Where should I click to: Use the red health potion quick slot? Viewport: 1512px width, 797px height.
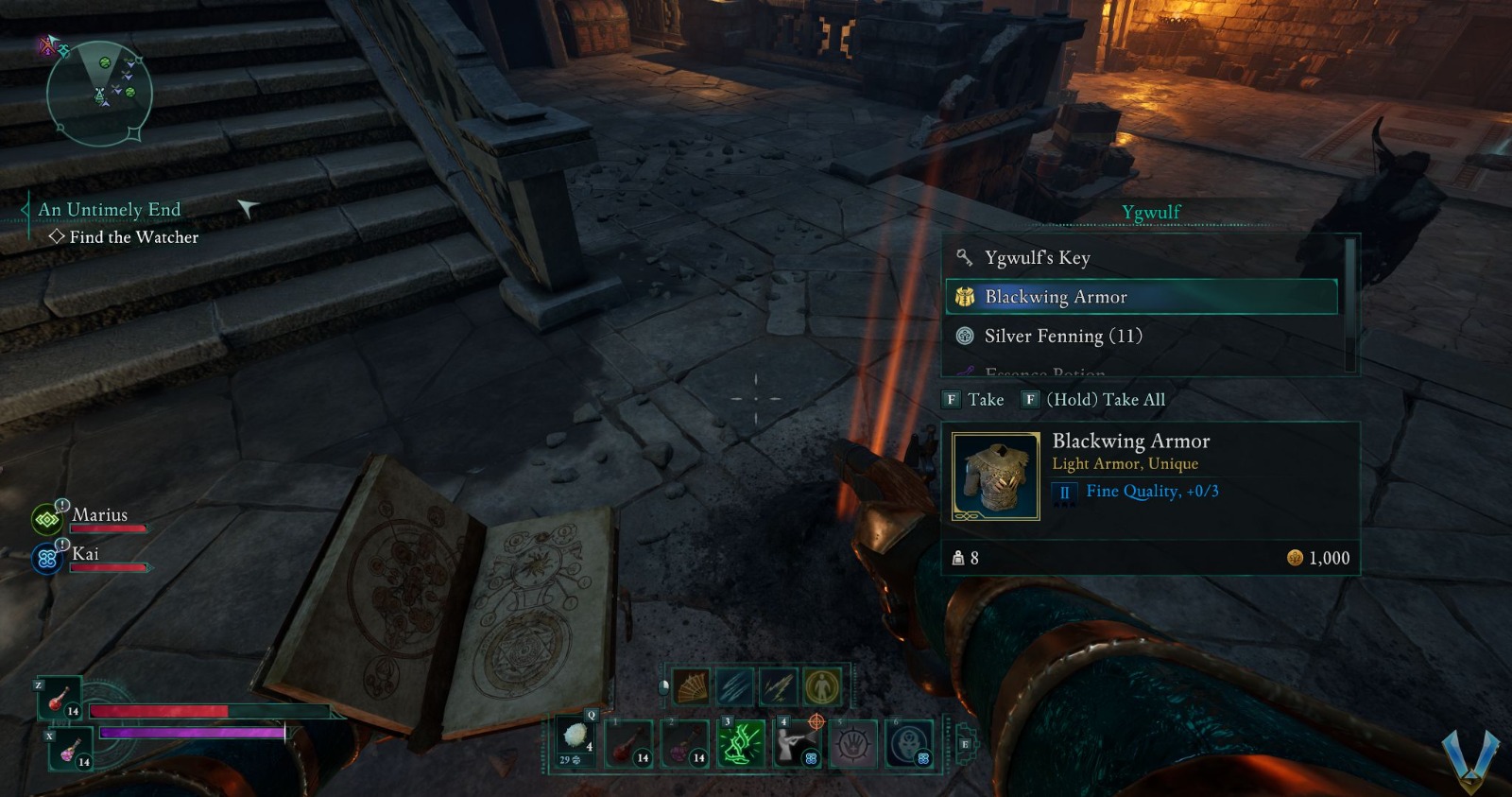coord(59,700)
